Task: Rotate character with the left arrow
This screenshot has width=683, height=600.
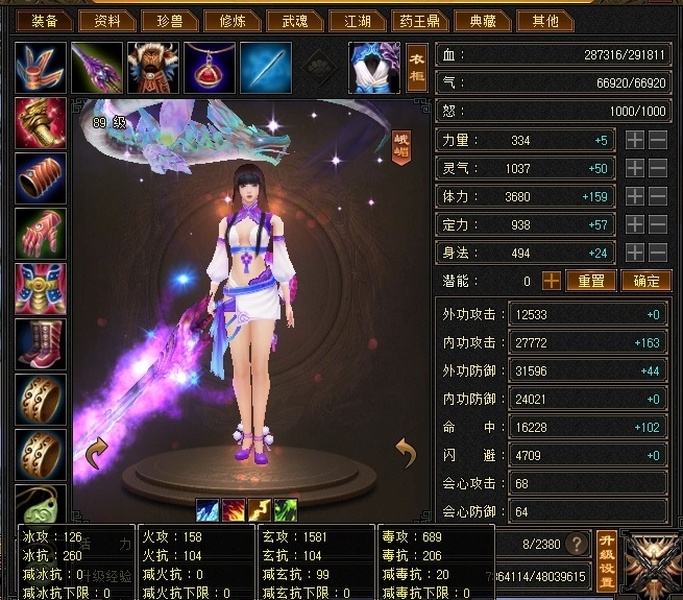Action: point(96,454)
